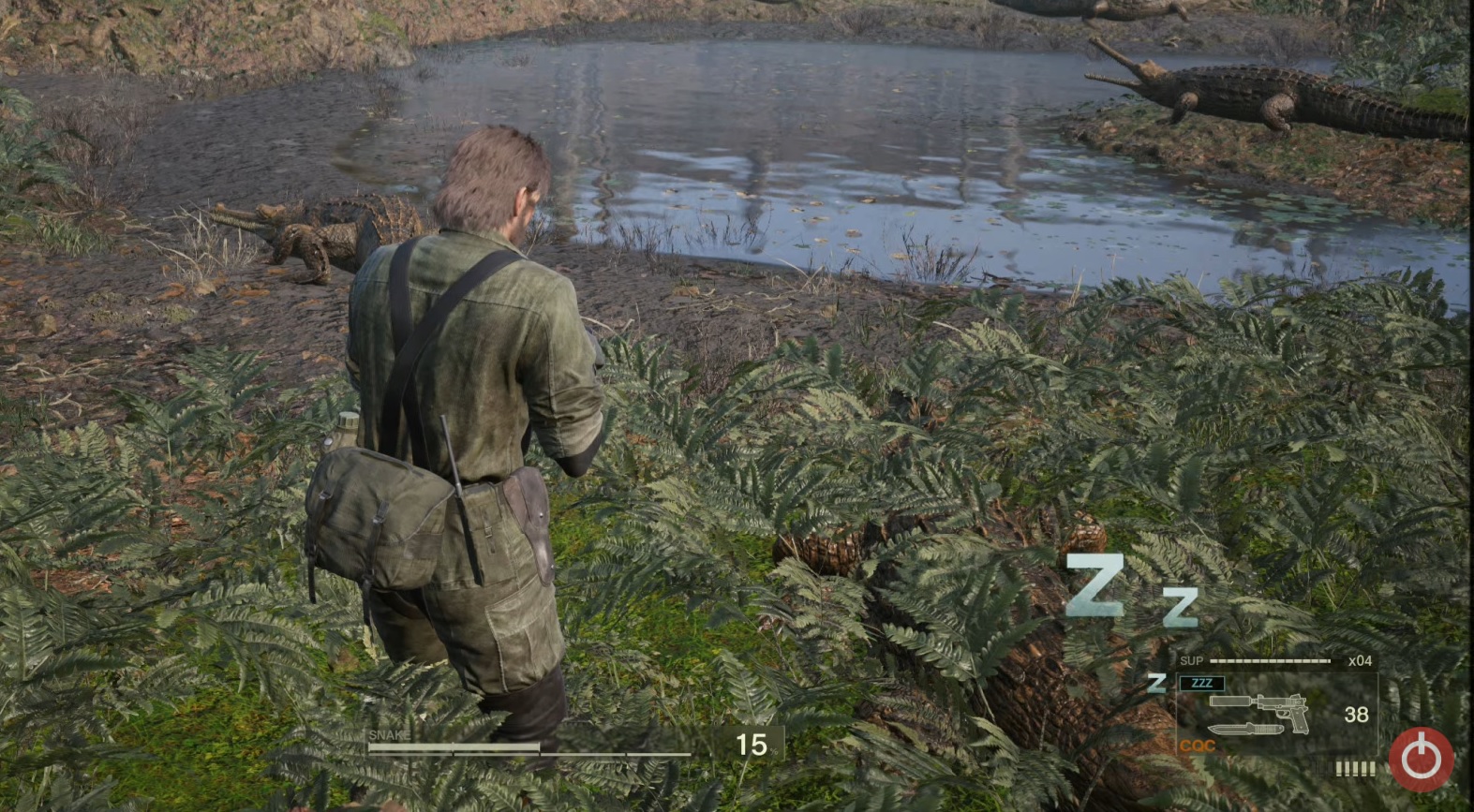The height and width of the screenshot is (812, 1474).
Task: Enable the magazine capacity pips display
Action: pyautogui.click(x=1355, y=768)
